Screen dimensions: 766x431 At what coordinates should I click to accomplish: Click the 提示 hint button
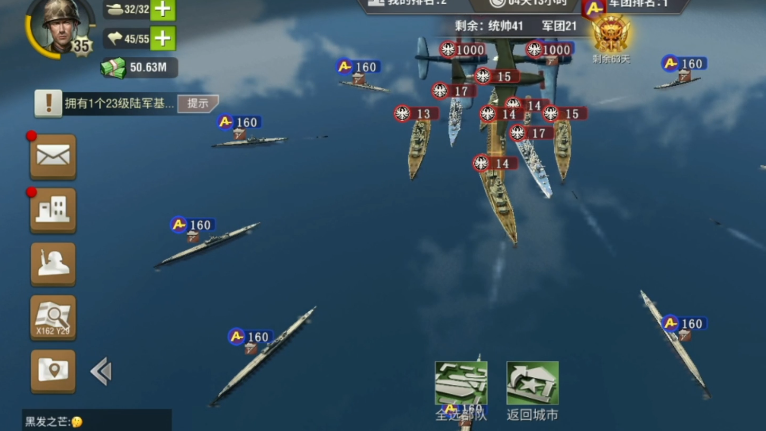tap(197, 103)
